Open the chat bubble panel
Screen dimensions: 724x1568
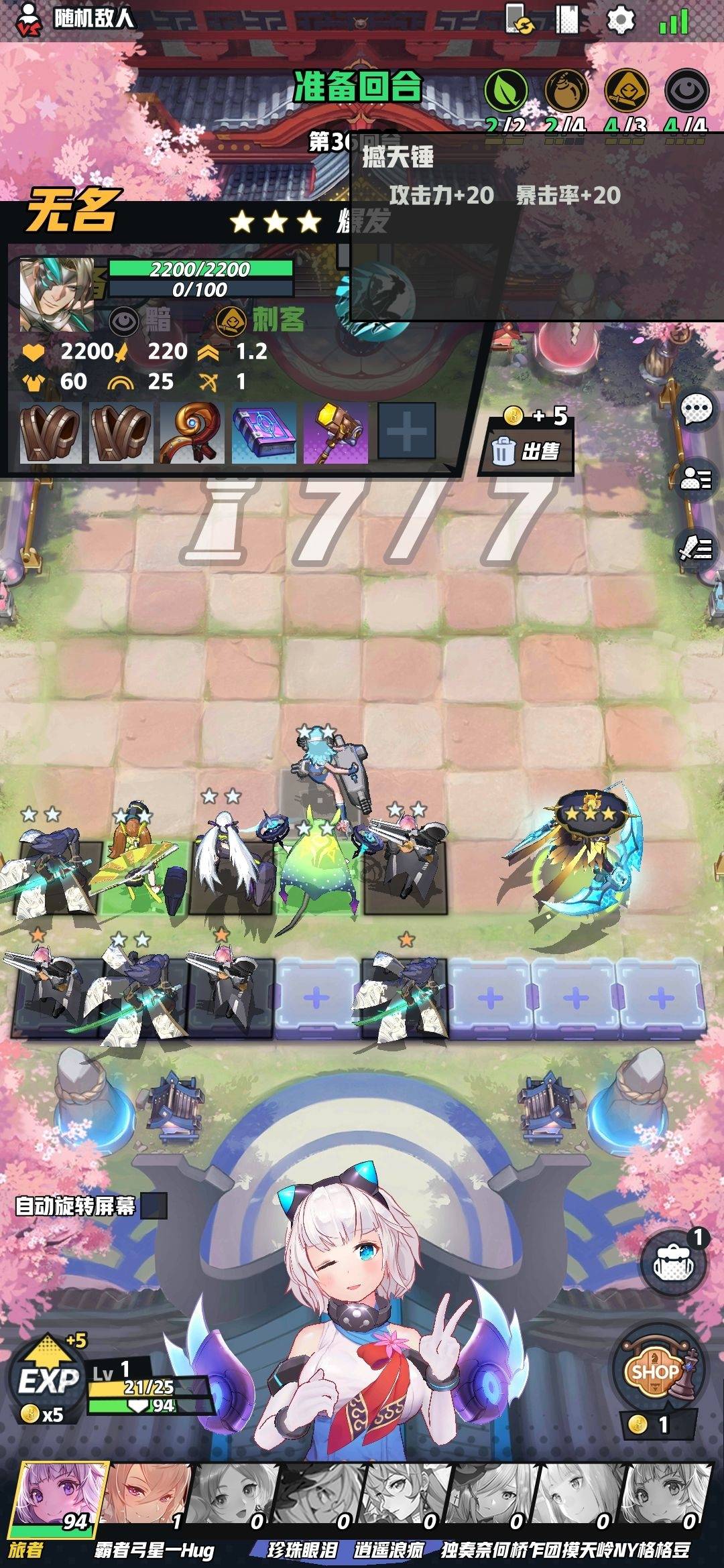click(x=697, y=408)
